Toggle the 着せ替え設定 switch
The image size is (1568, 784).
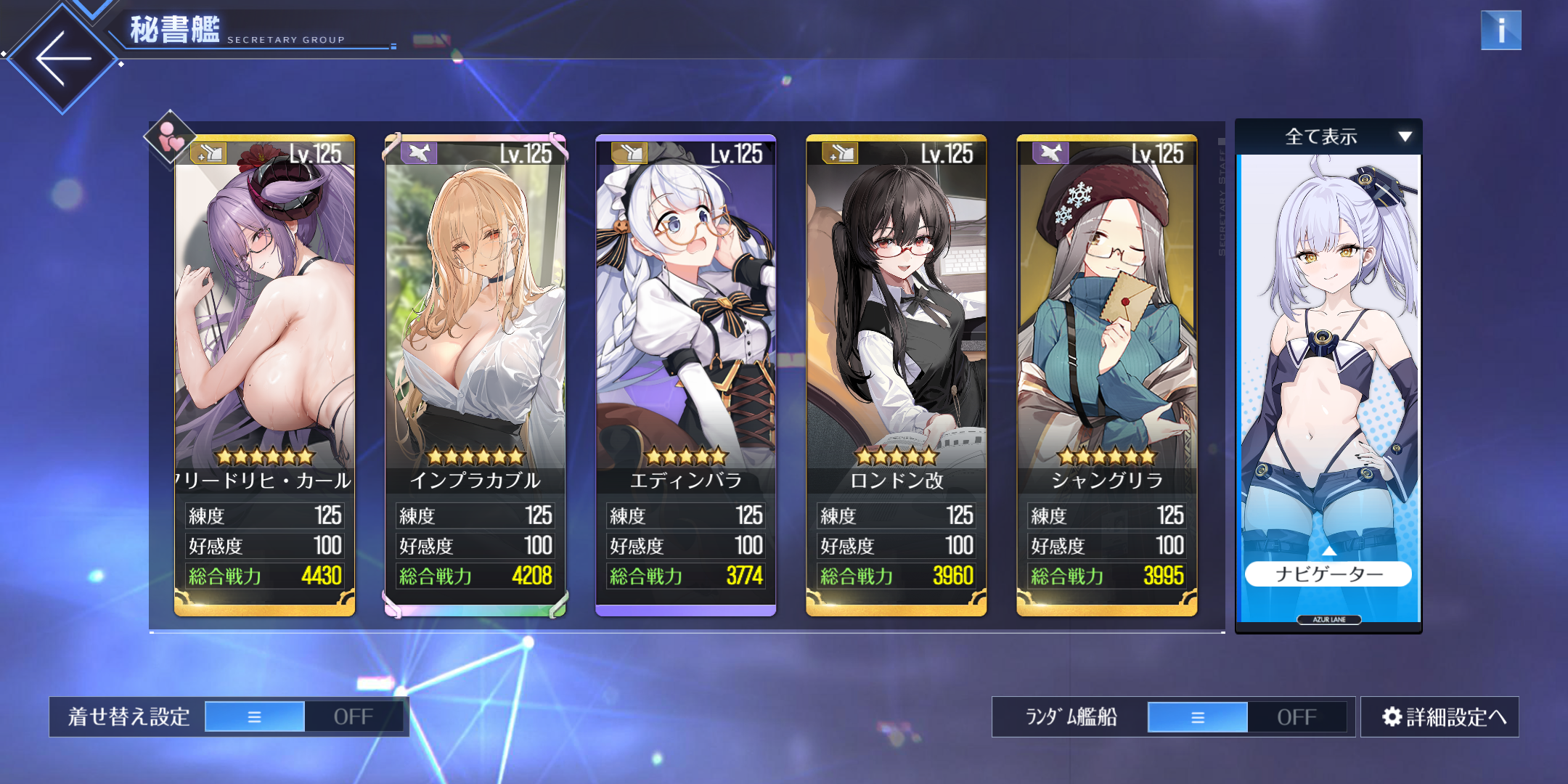303,716
